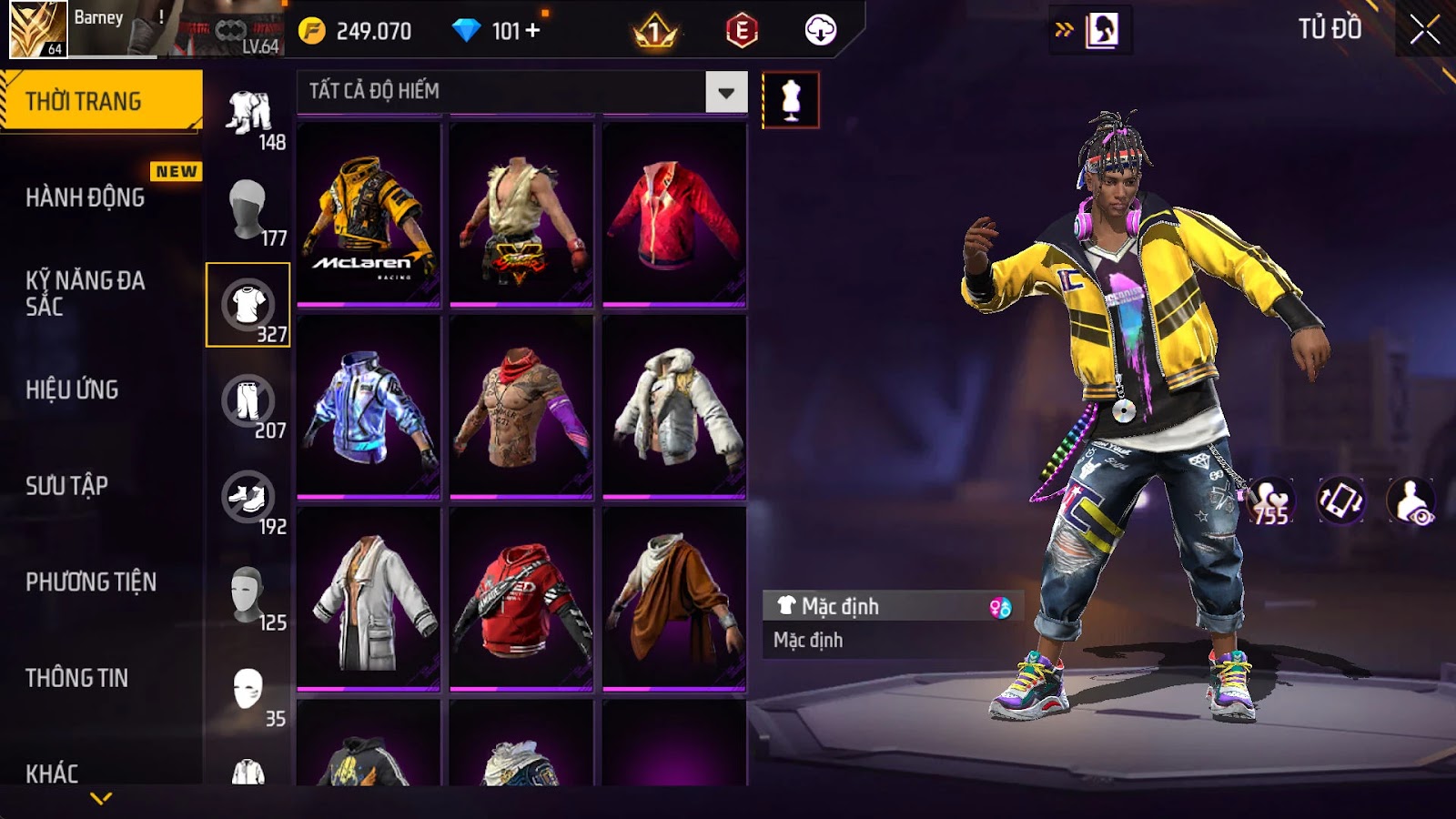Pick the white fur-collar jacket
This screenshot has height=819, width=1456.
[x=674, y=407]
